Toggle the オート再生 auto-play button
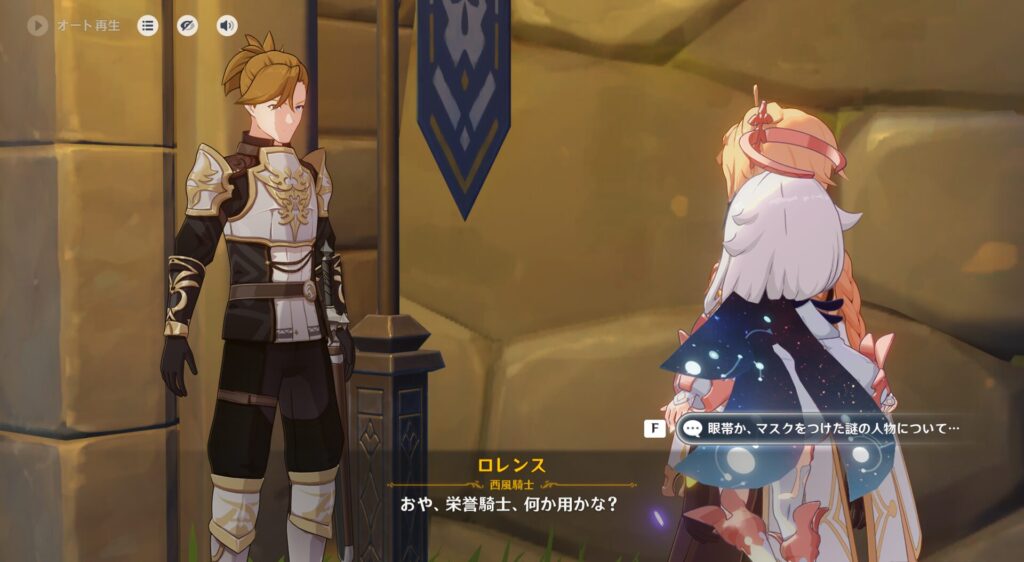Viewport: 1024px width, 562px height. pos(38,26)
